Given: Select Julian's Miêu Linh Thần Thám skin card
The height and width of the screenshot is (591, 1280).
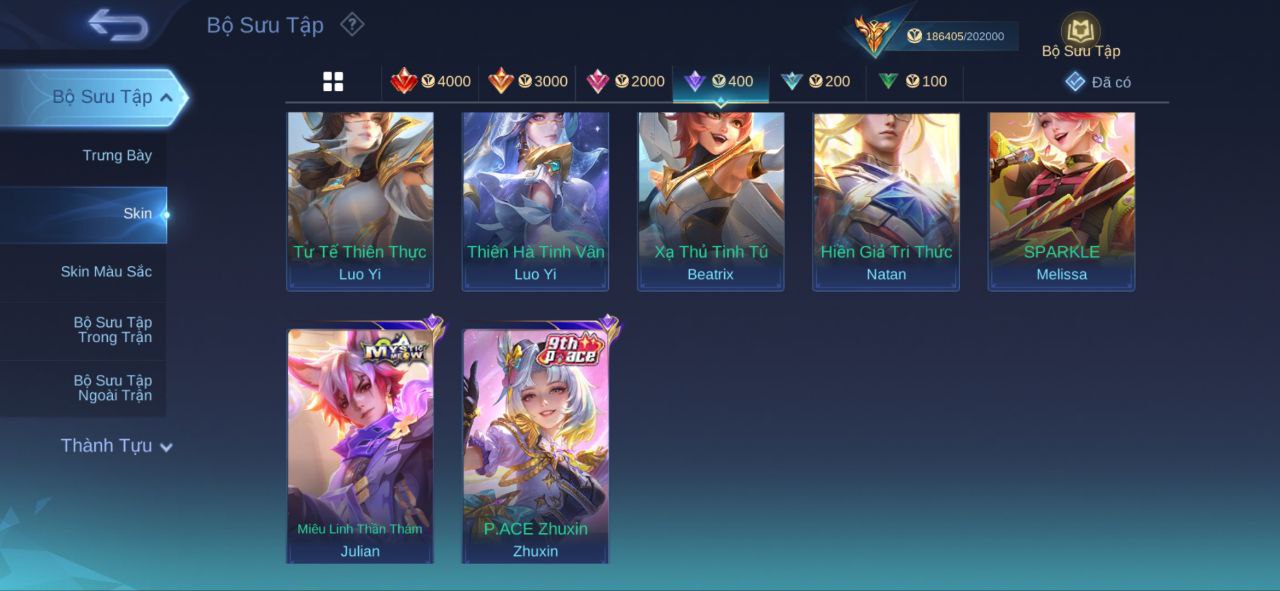Looking at the screenshot, I should pos(360,445).
